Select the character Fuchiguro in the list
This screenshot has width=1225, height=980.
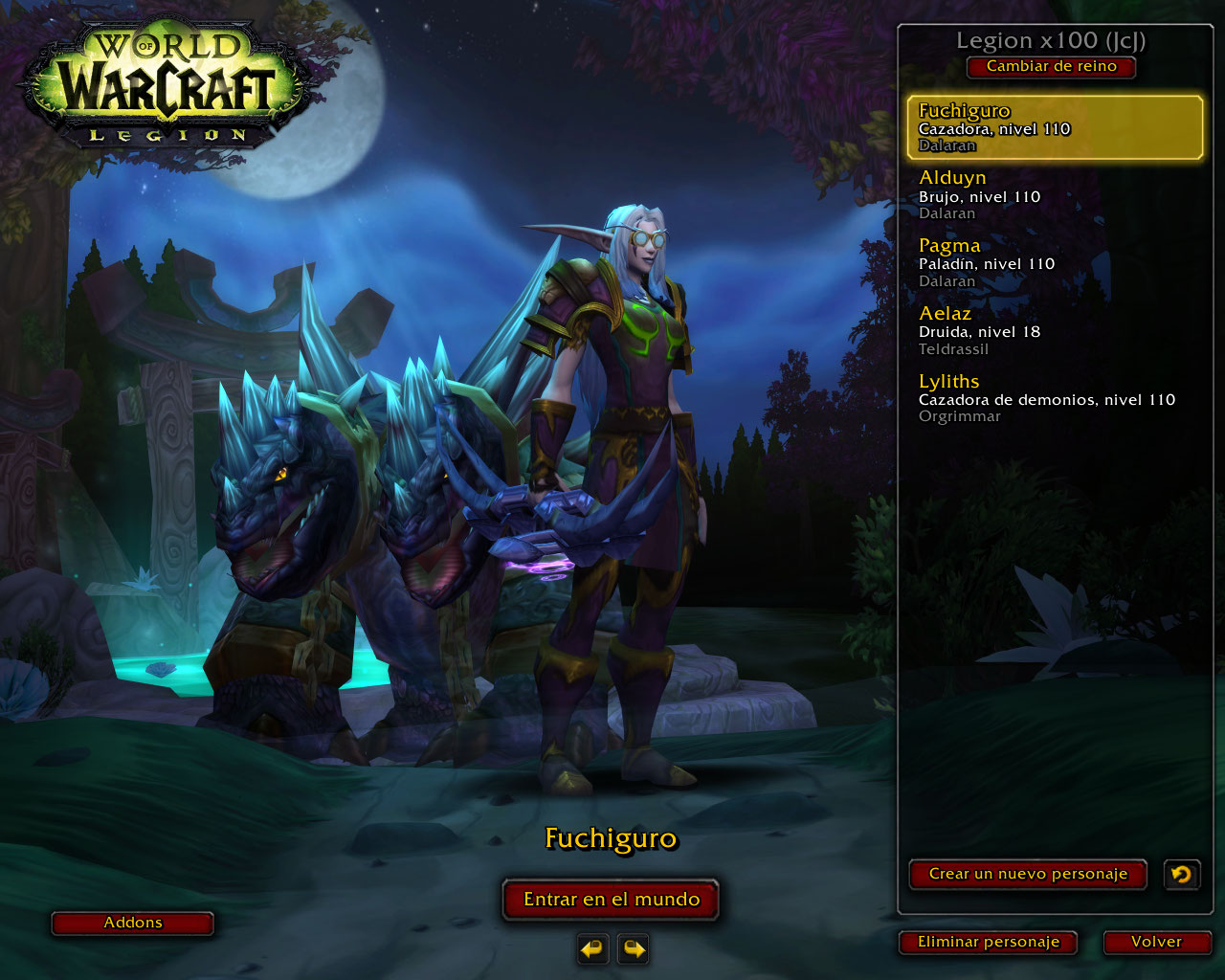click(1054, 127)
